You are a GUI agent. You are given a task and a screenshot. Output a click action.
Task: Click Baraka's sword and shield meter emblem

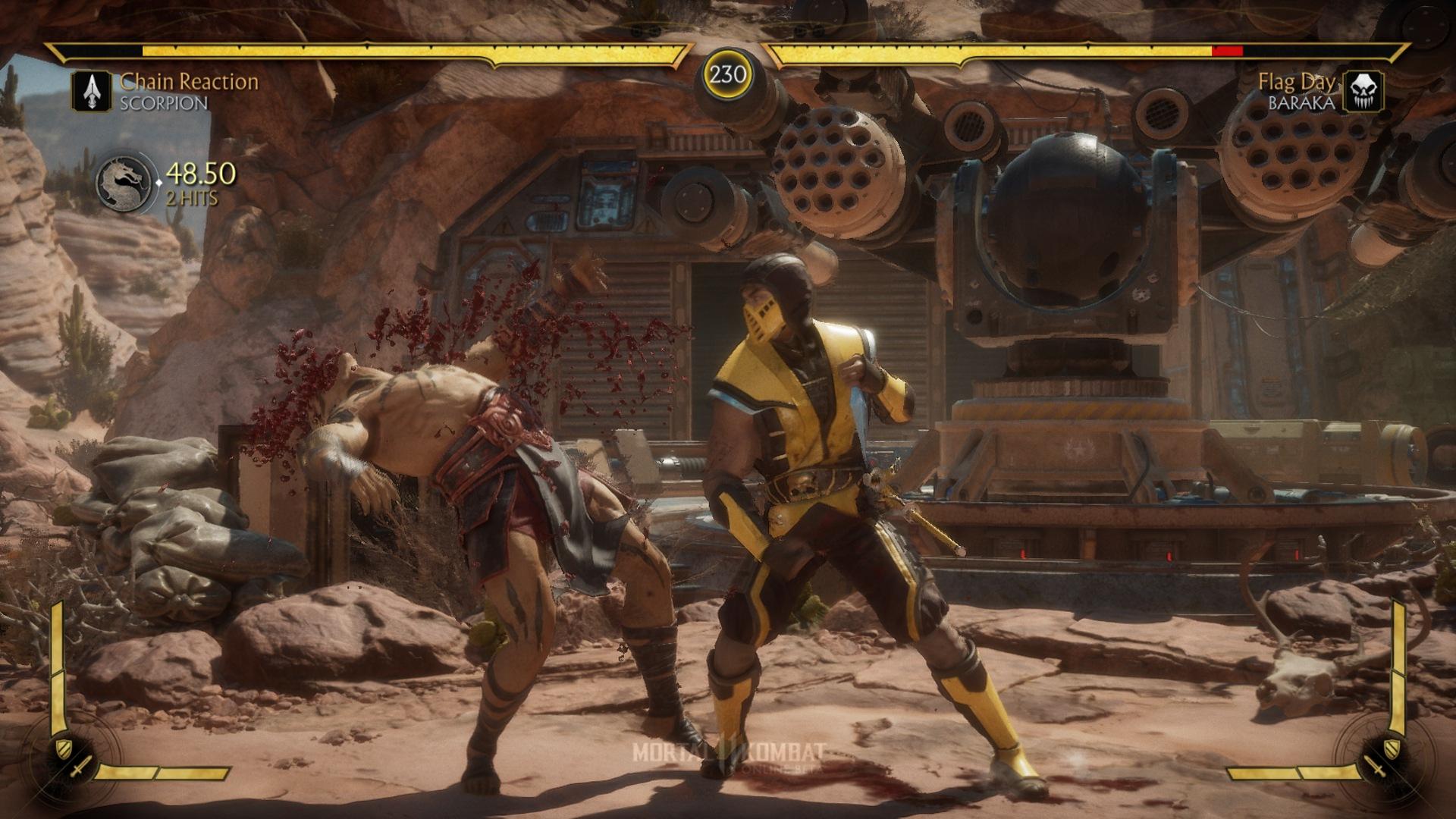(x=1384, y=758)
